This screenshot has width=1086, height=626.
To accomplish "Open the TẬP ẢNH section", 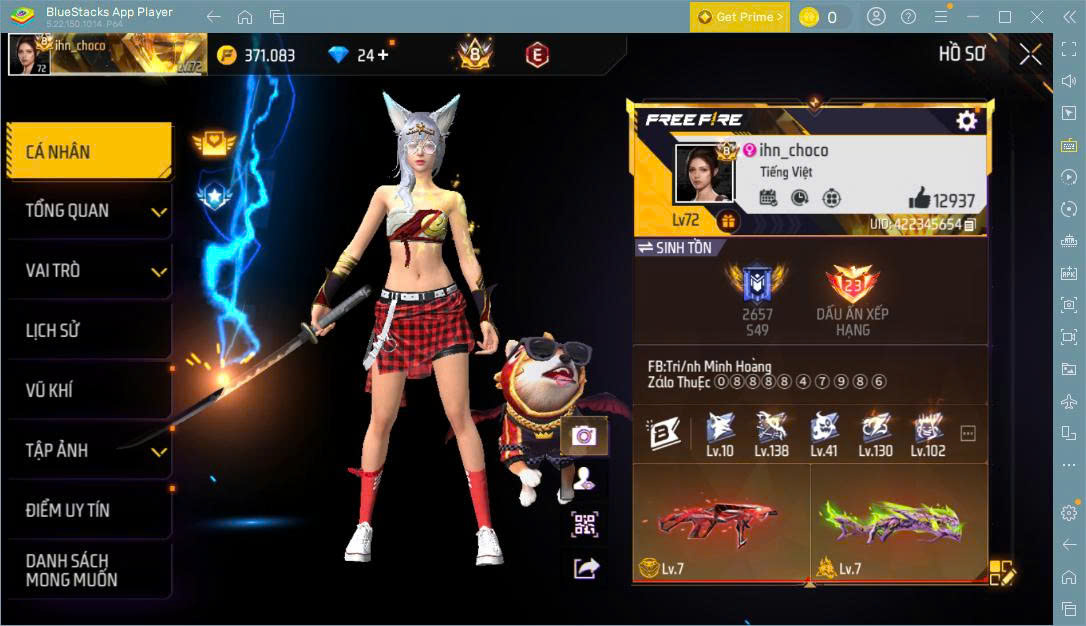I will pos(88,451).
